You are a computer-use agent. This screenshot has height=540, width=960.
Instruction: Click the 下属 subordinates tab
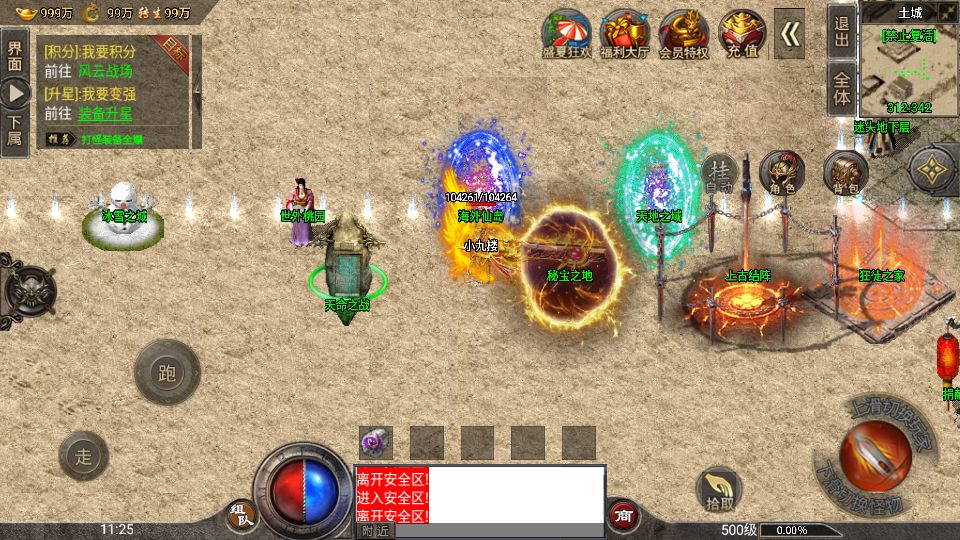pos(14,131)
